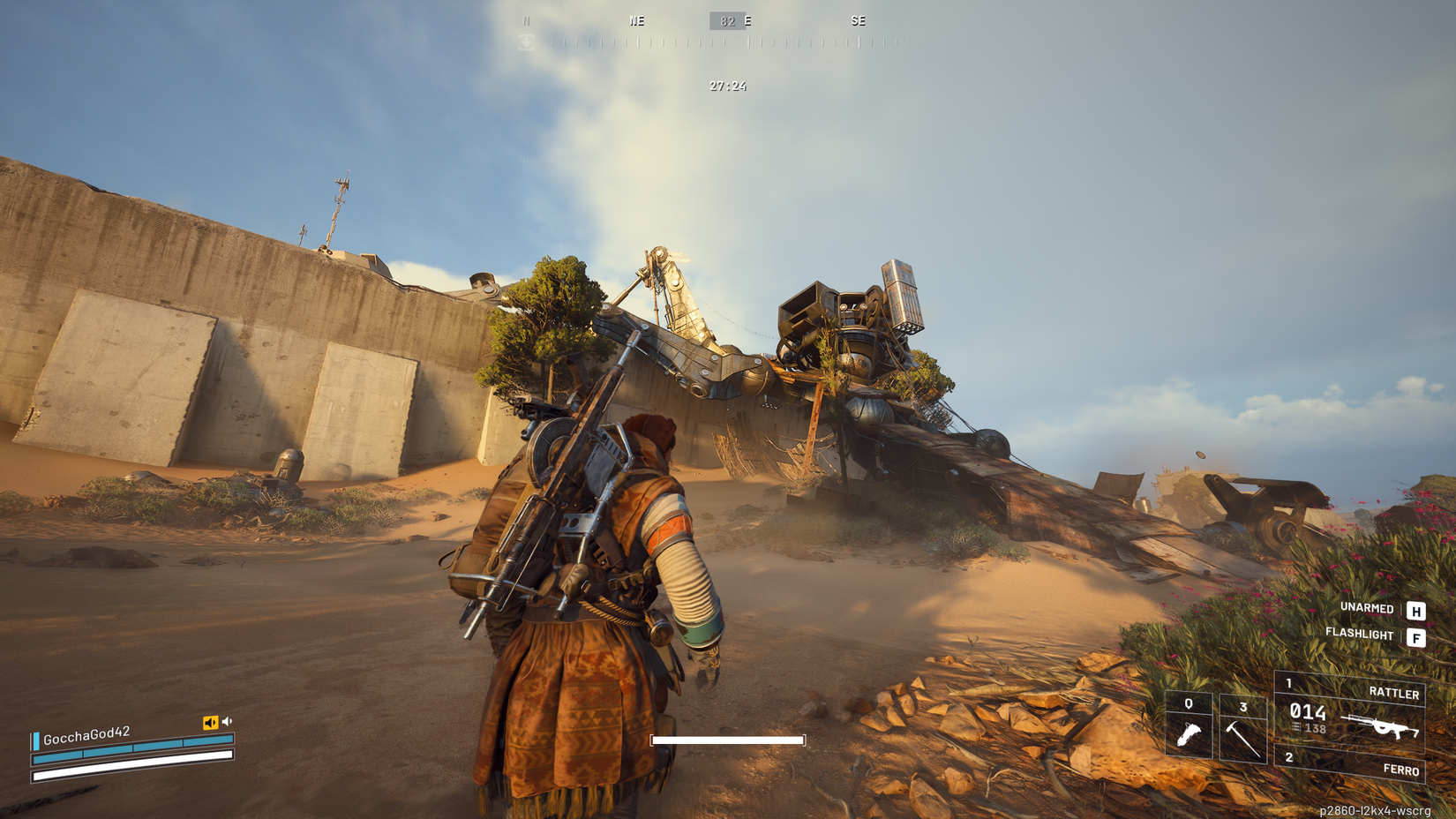Select the E marker on the compass bar
Image resolution: width=1456 pixels, height=819 pixels.
tap(749, 20)
